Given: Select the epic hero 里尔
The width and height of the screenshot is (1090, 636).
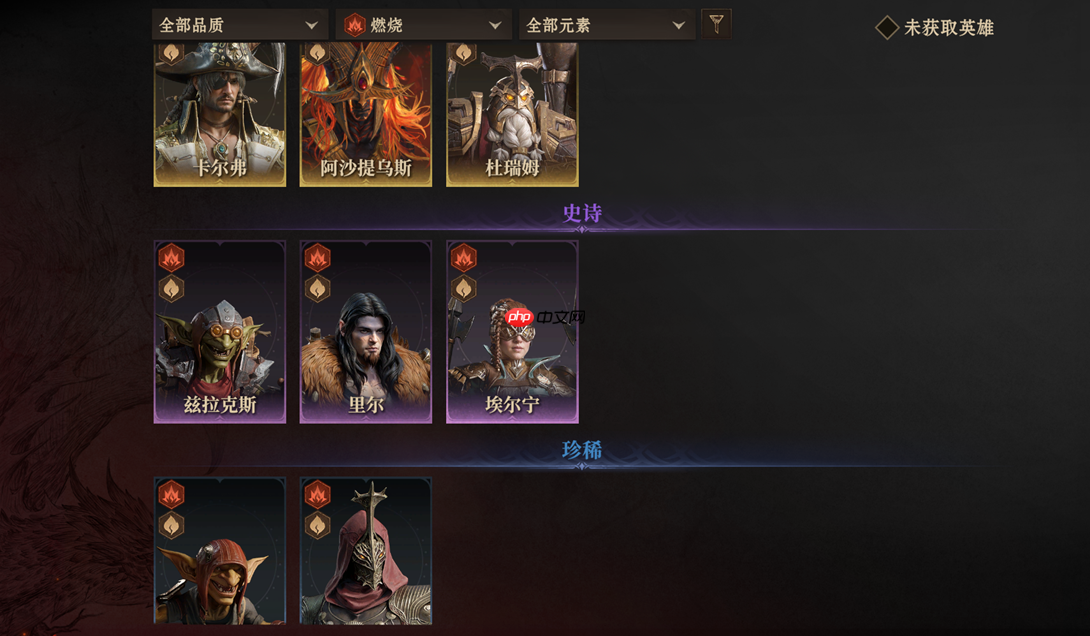Looking at the screenshot, I should 366,332.
